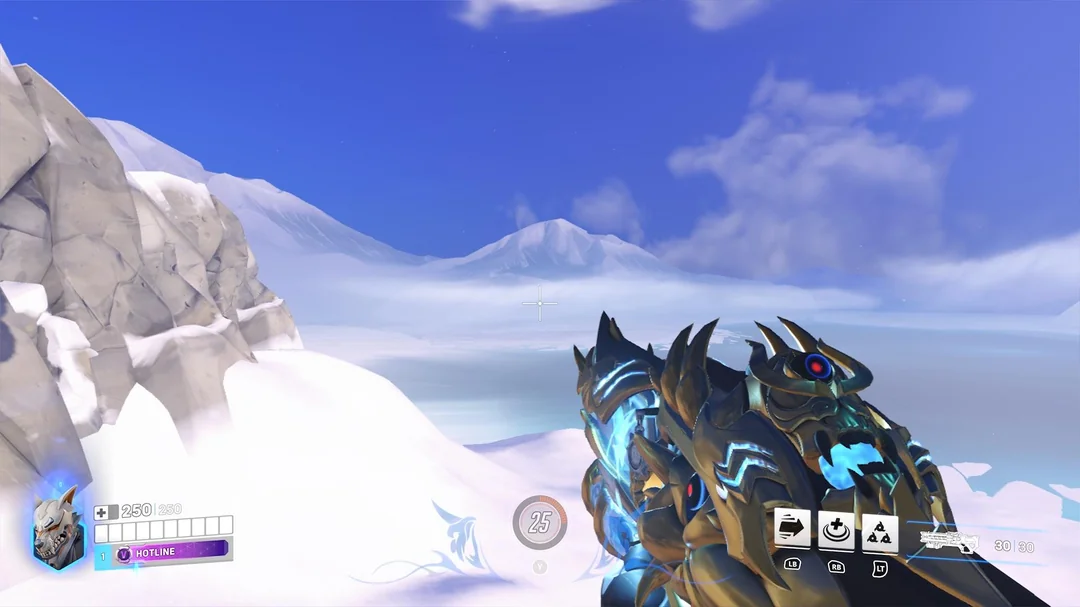Open the Hotline perk banner
This screenshot has height=607, width=1080.
point(170,550)
